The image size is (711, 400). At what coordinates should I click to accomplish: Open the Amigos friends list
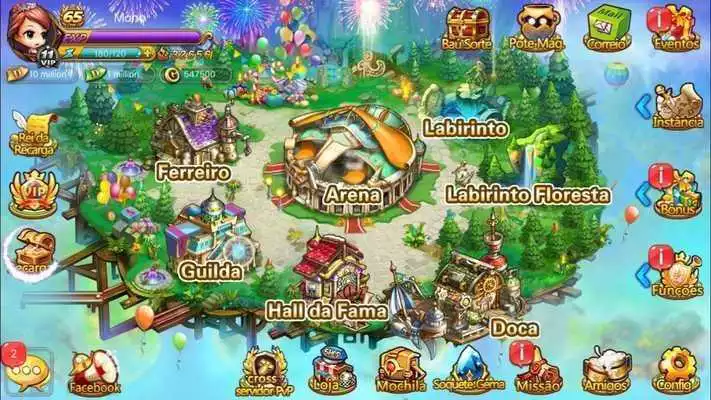point(604,370)
